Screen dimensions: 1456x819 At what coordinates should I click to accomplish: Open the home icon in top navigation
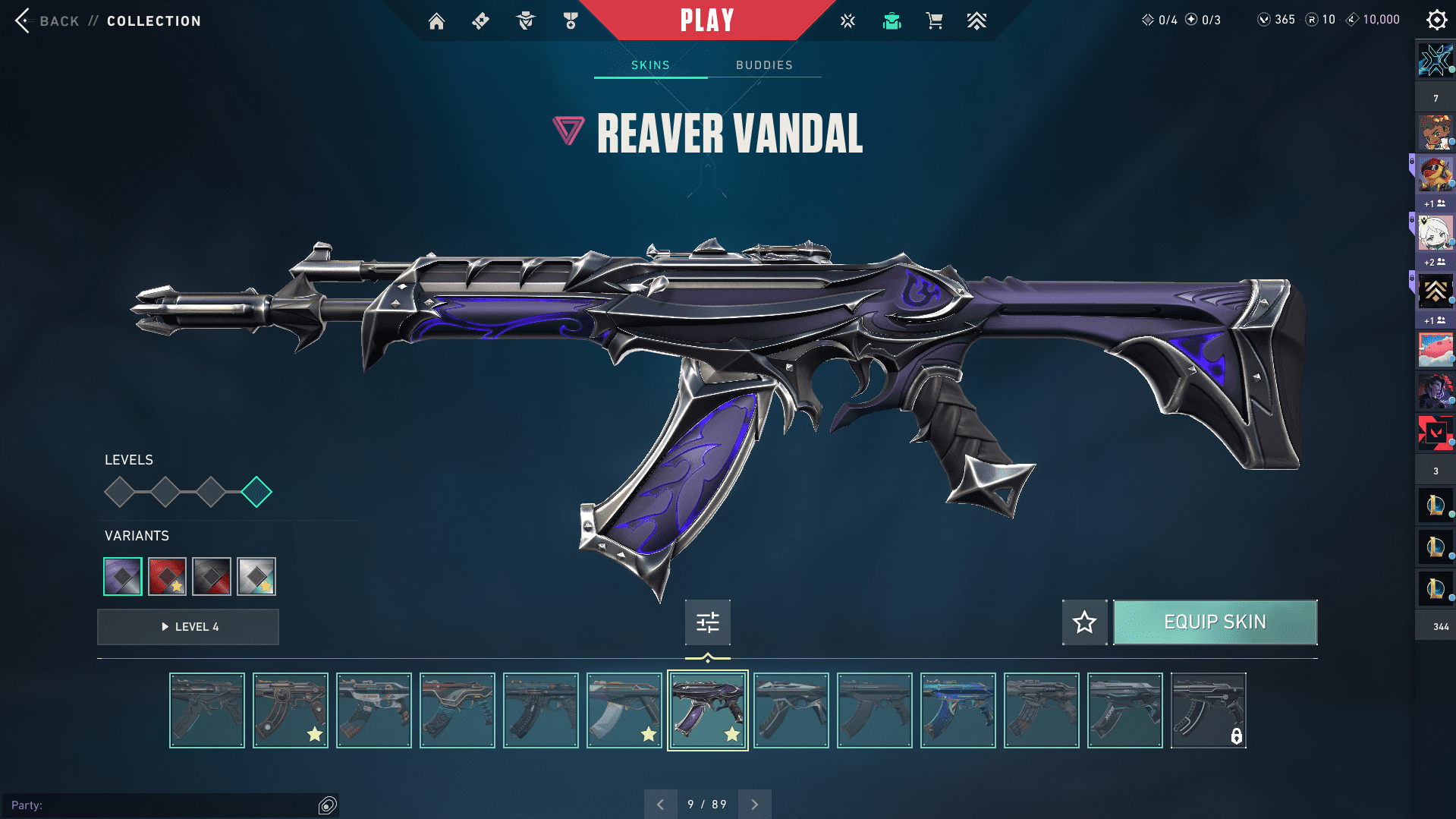436,21
